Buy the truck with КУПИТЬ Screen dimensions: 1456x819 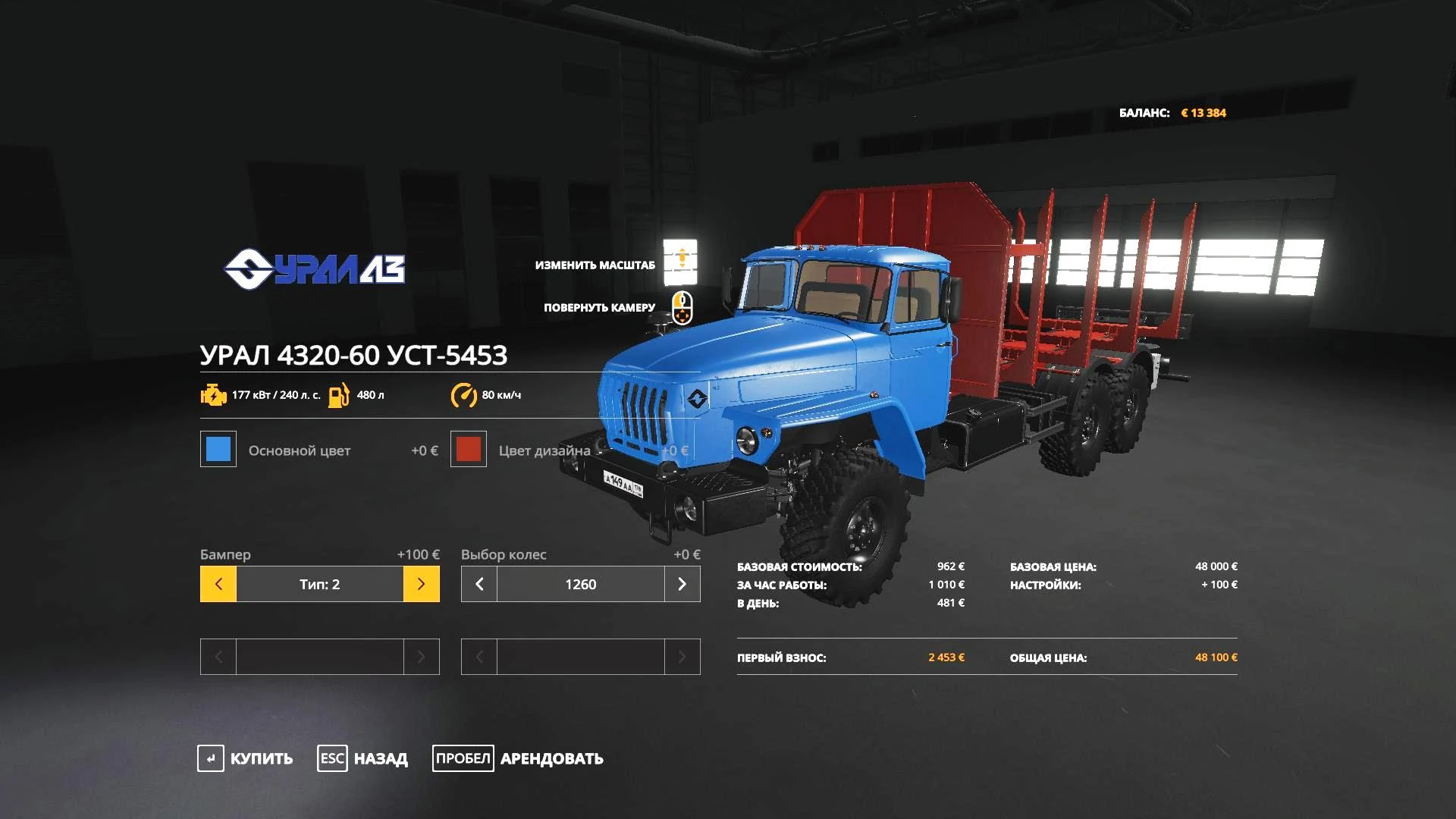[246, 758]
